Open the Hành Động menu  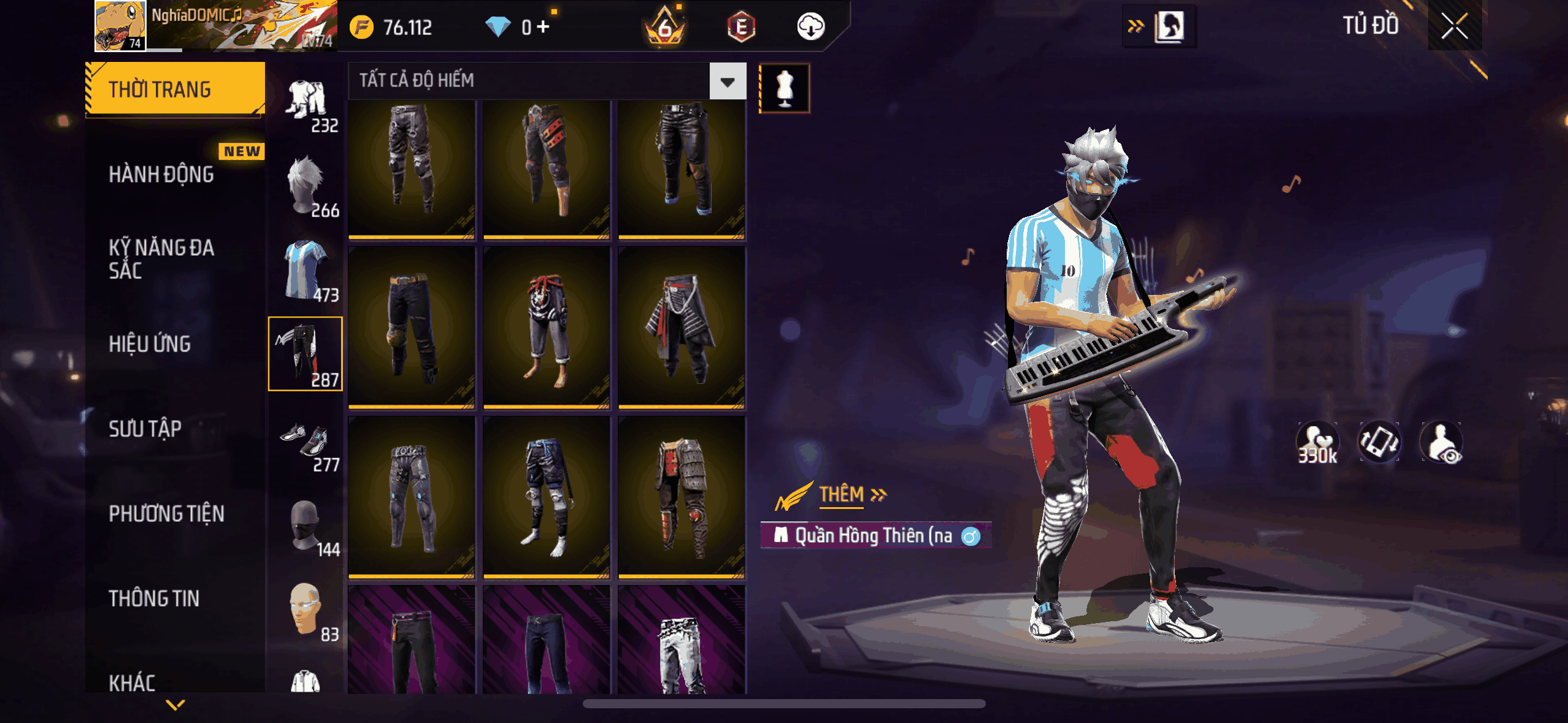[x=161, y=174]
